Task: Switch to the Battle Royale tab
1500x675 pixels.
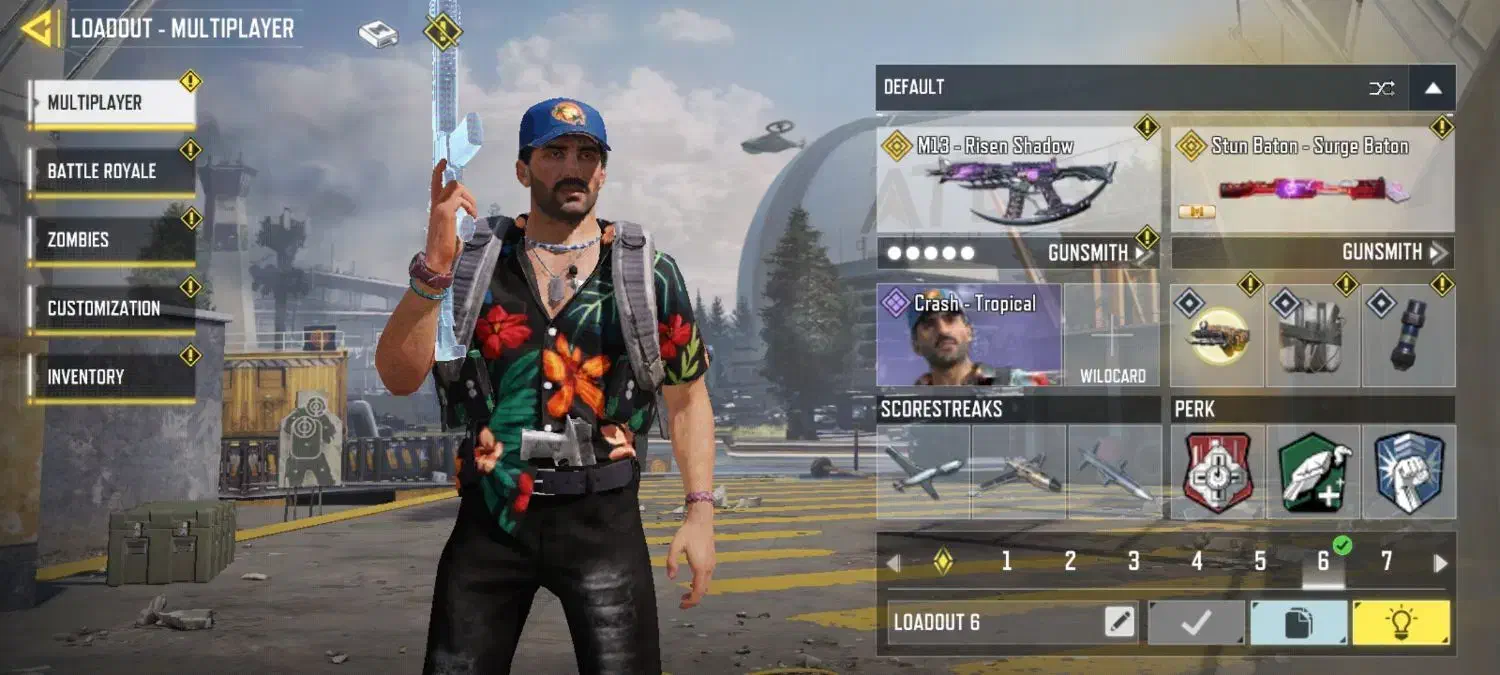Action: tap(110, 171)
